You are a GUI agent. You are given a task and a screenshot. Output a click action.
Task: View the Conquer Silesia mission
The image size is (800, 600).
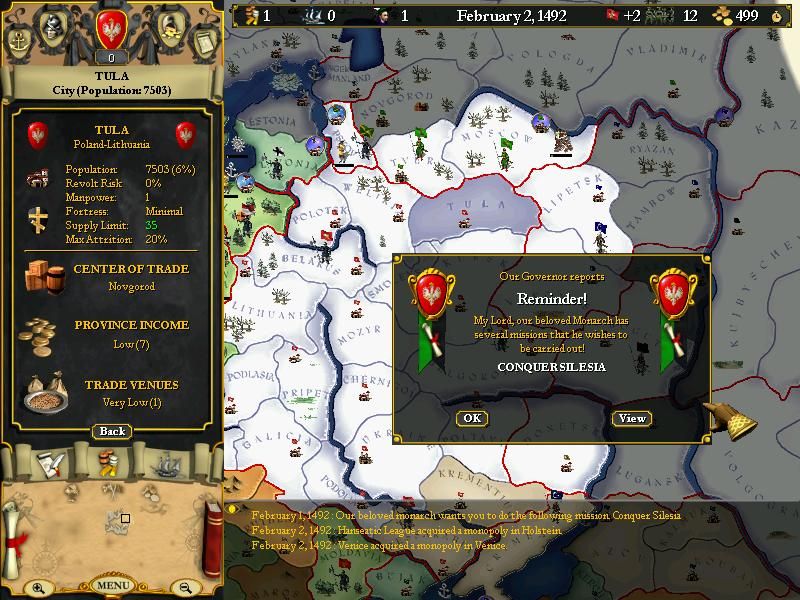click(x=631, y=418)
